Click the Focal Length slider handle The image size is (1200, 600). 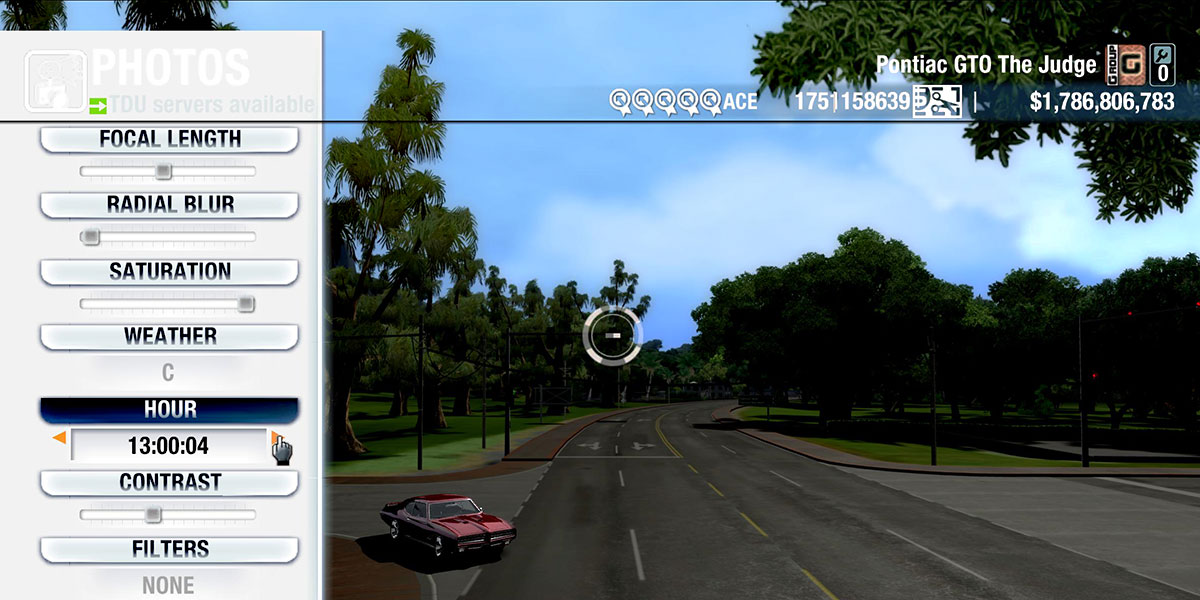[x=164, y=172]
